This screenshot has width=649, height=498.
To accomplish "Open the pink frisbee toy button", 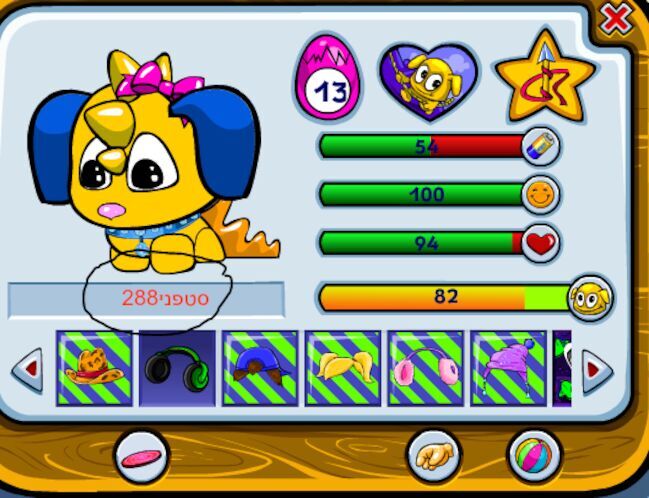I will (x=142, y=457).
